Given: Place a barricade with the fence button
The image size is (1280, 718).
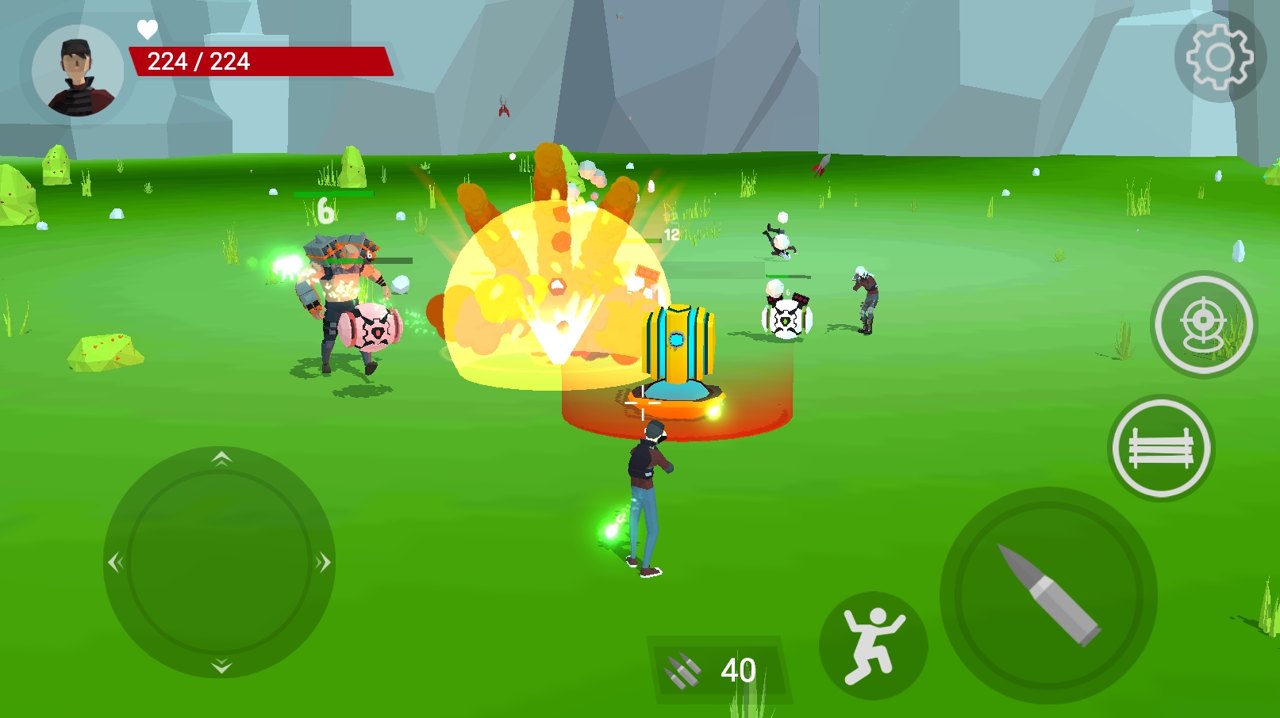Looking at the screenshot, I should coord(1161,448).
